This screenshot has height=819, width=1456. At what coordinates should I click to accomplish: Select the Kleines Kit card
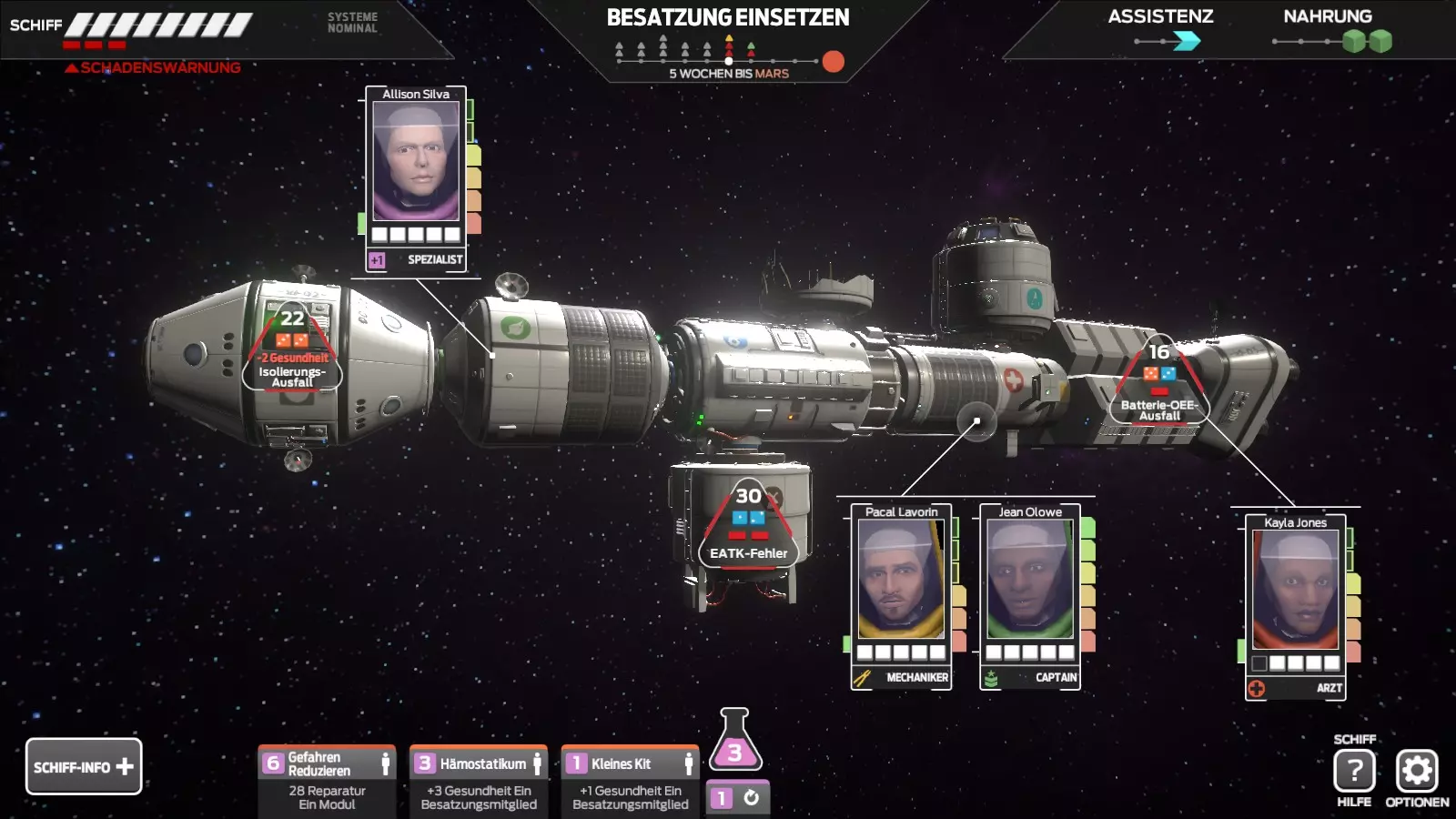click(x=631, y=781)
